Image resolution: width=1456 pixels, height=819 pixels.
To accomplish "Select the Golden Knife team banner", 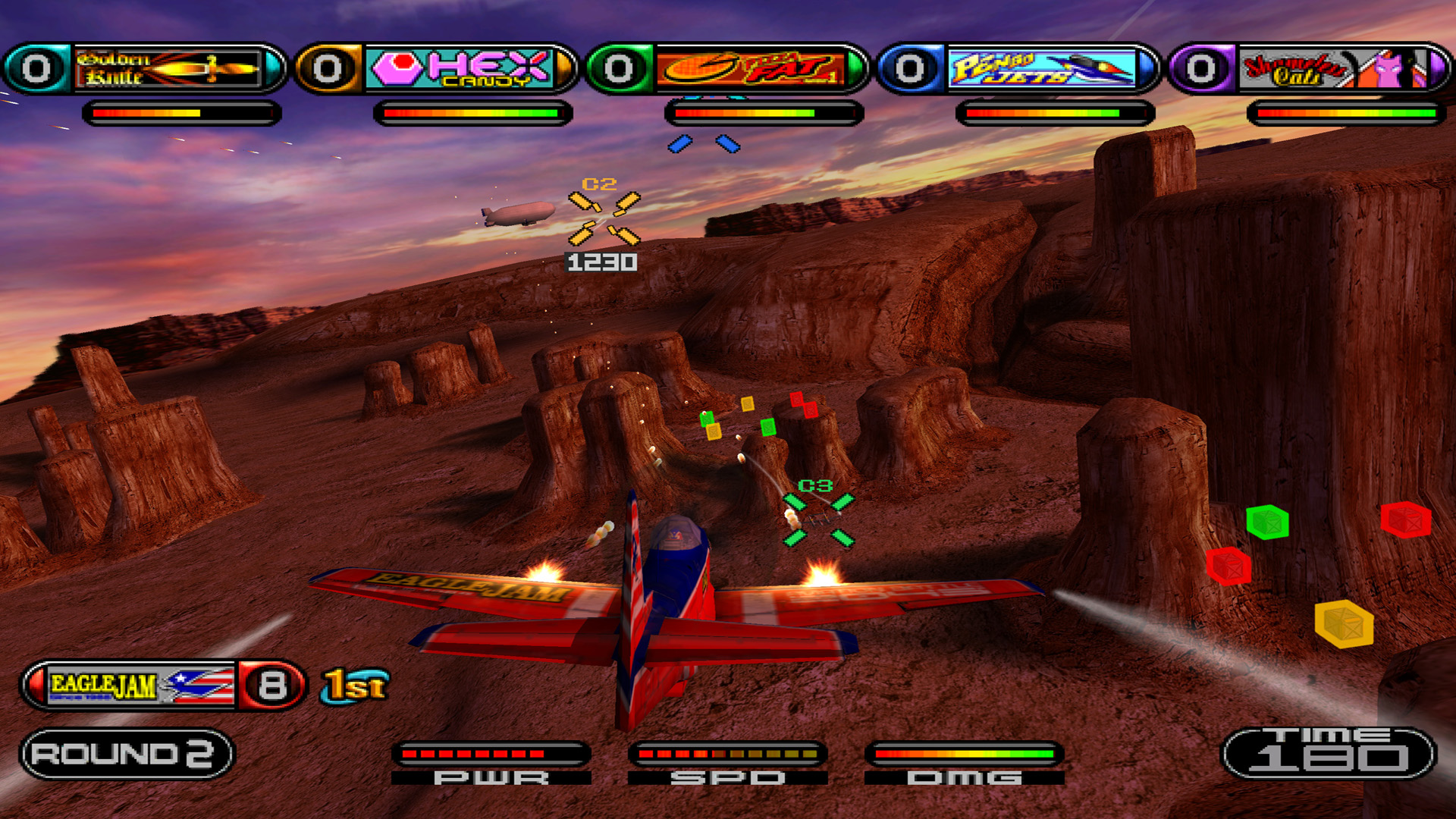I will tap(168, 69).
